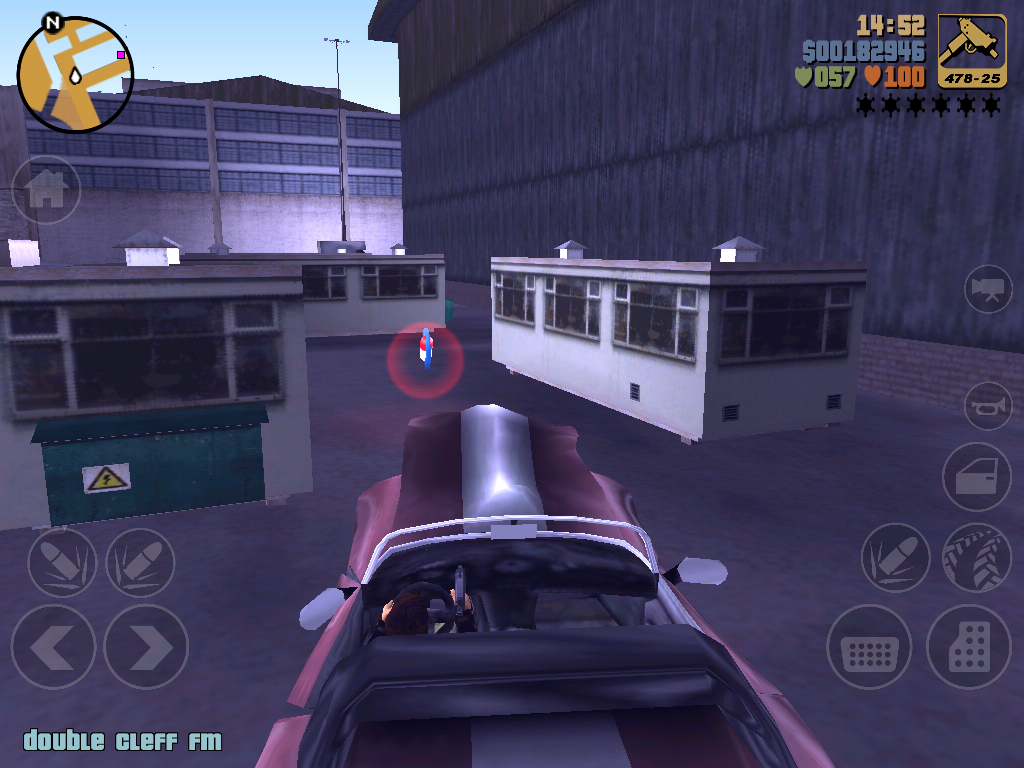
Task: Switch weapon via the Uzi icon
Action: [972, 51]
